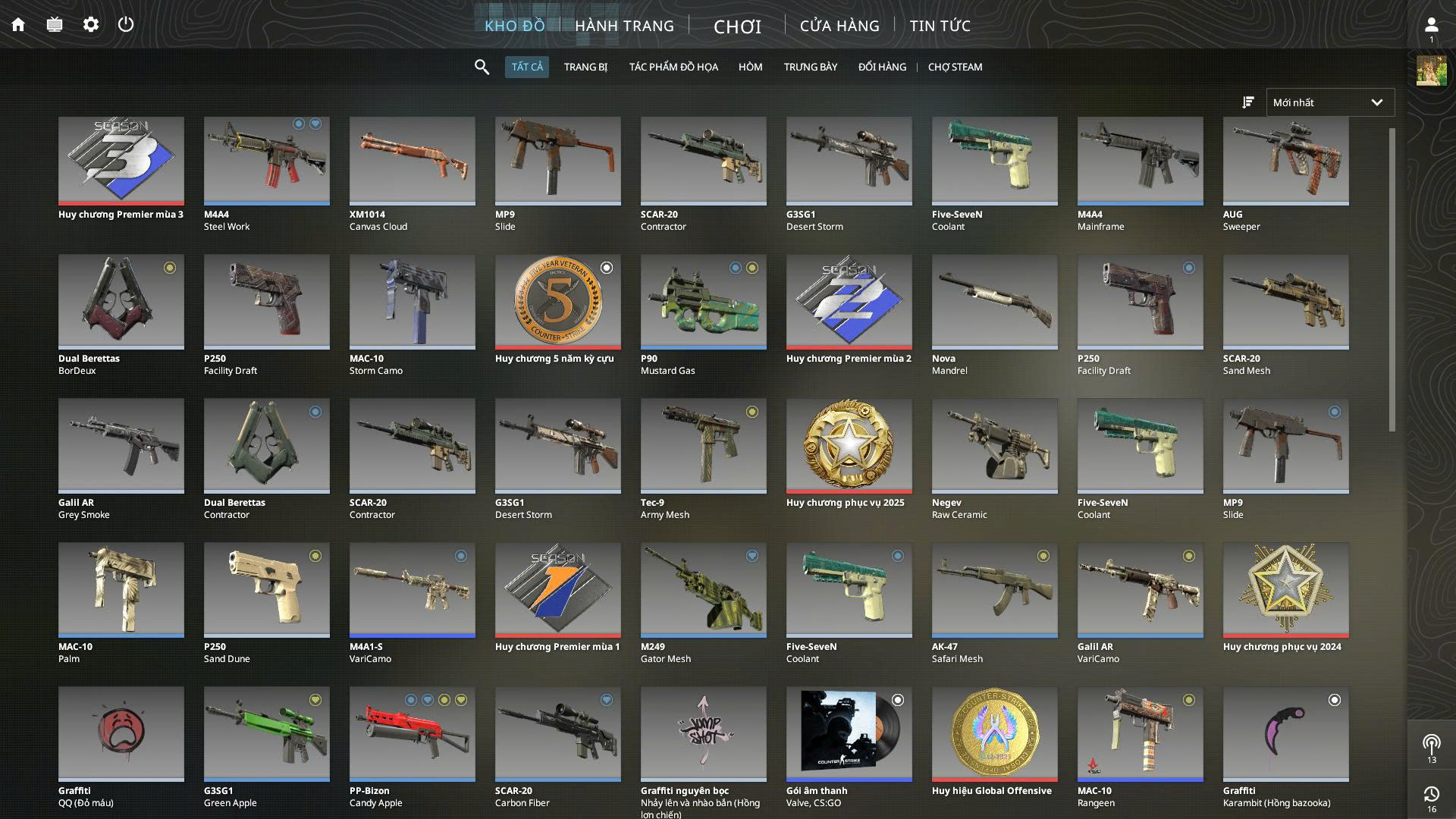This screenshot has width=1456, height=819.
Task: Open the TIN TỨC news tab
Action: pos(940,26)
